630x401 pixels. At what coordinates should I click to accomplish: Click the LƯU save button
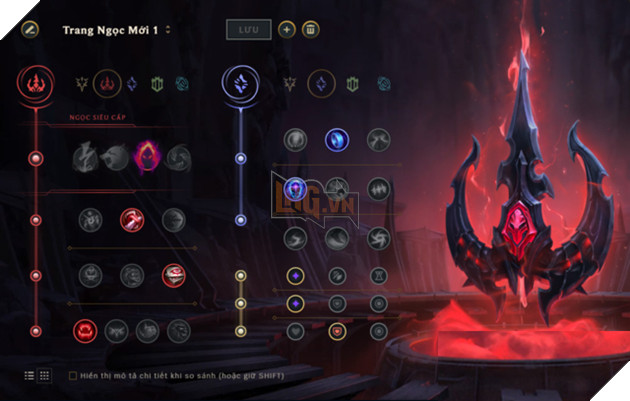coord(246,30)
